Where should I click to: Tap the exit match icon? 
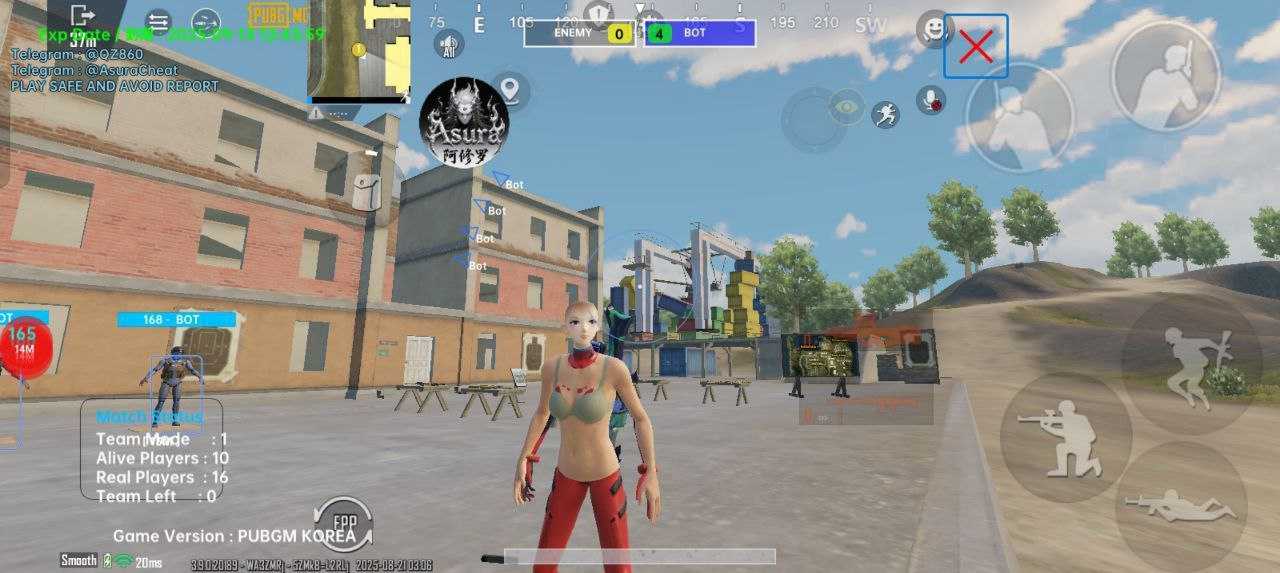click(x=83, y=16)
